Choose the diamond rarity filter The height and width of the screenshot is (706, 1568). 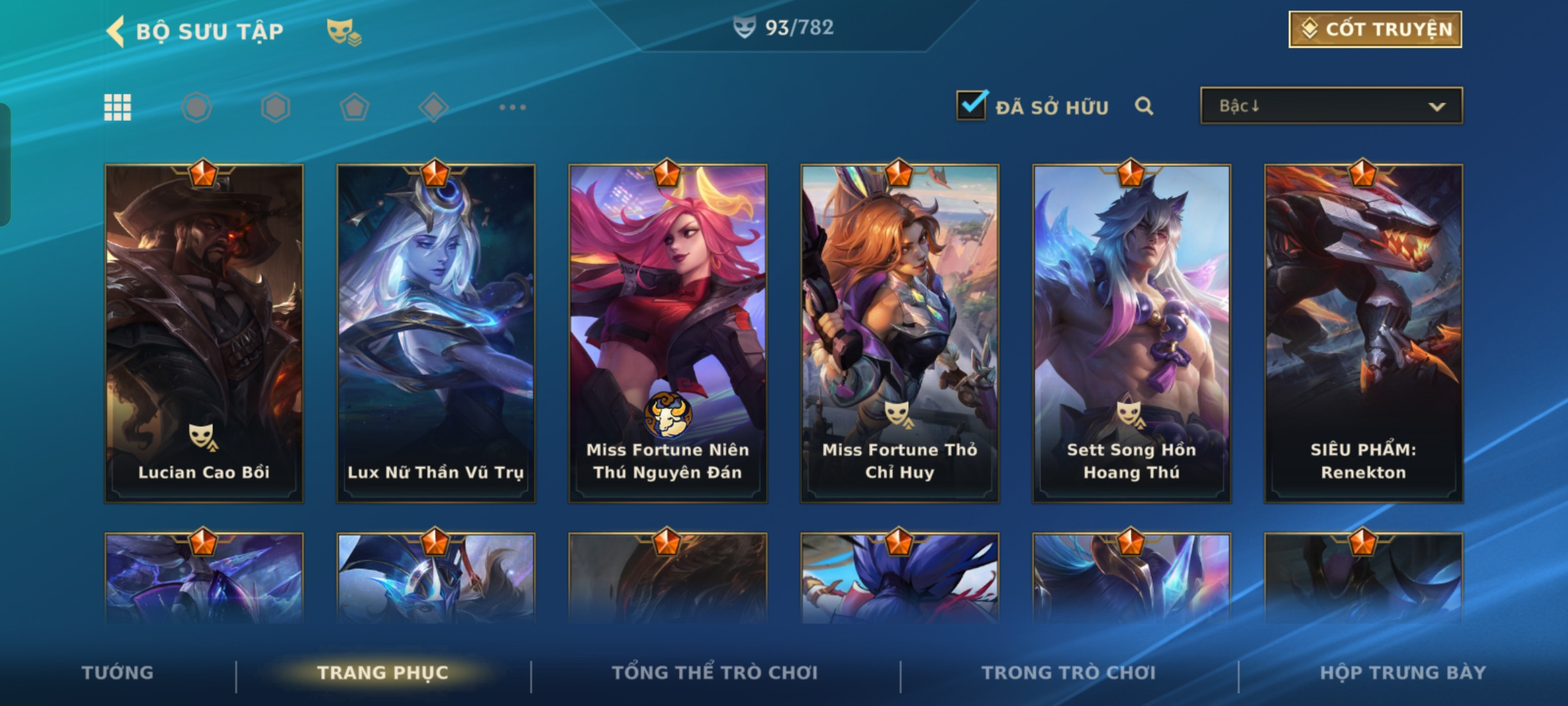pos(433,107)
